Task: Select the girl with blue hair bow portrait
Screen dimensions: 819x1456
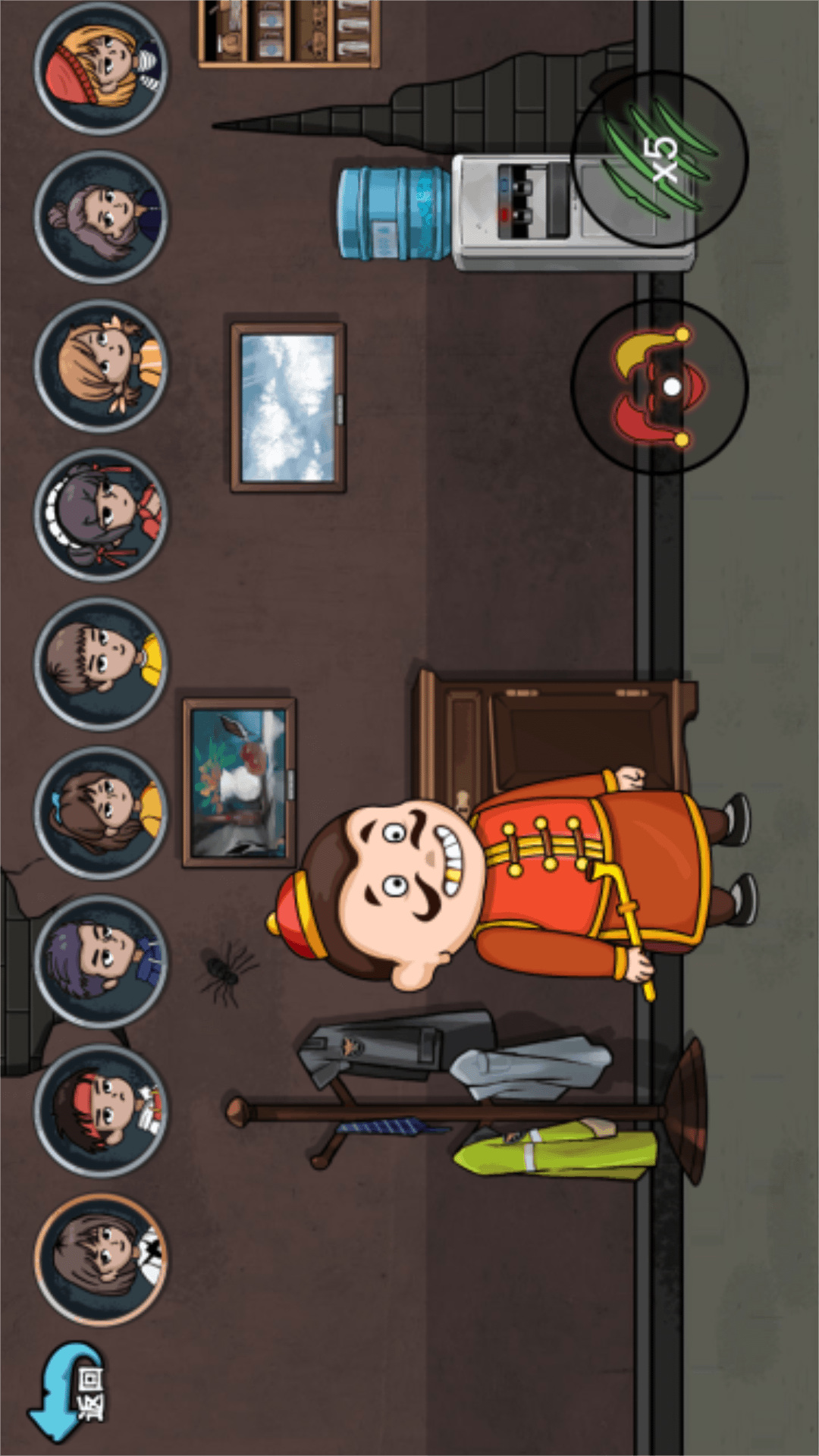Action: click(x=101, y=812)
